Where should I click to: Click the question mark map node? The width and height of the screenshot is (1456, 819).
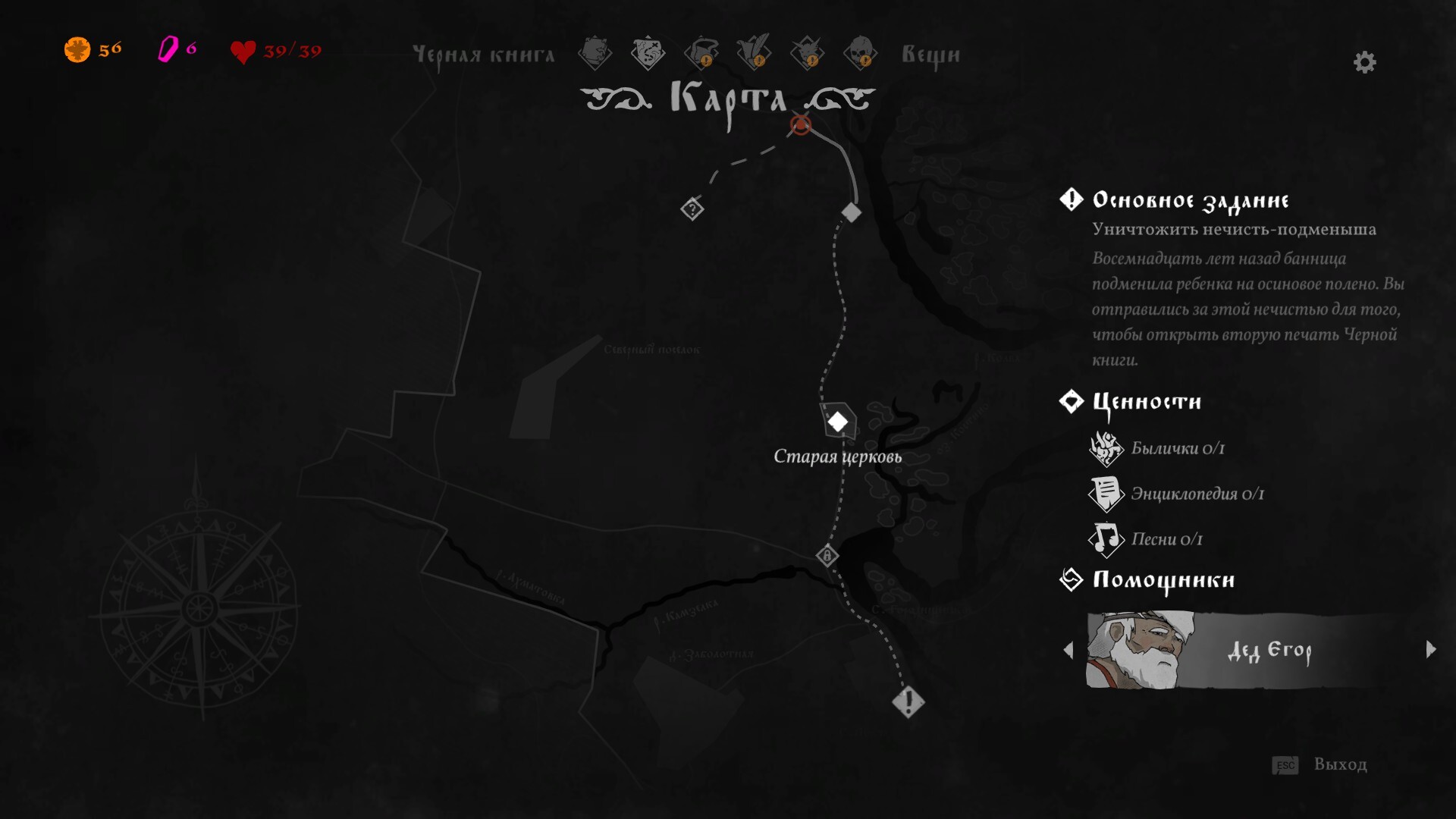pos(692,209)
